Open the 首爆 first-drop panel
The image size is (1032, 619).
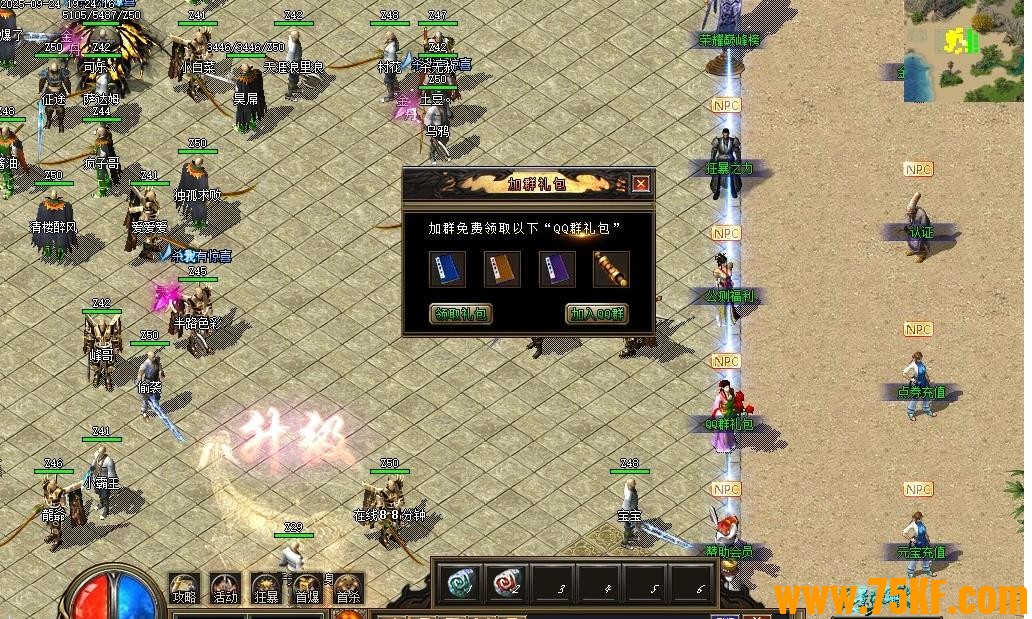coord(308,588)
